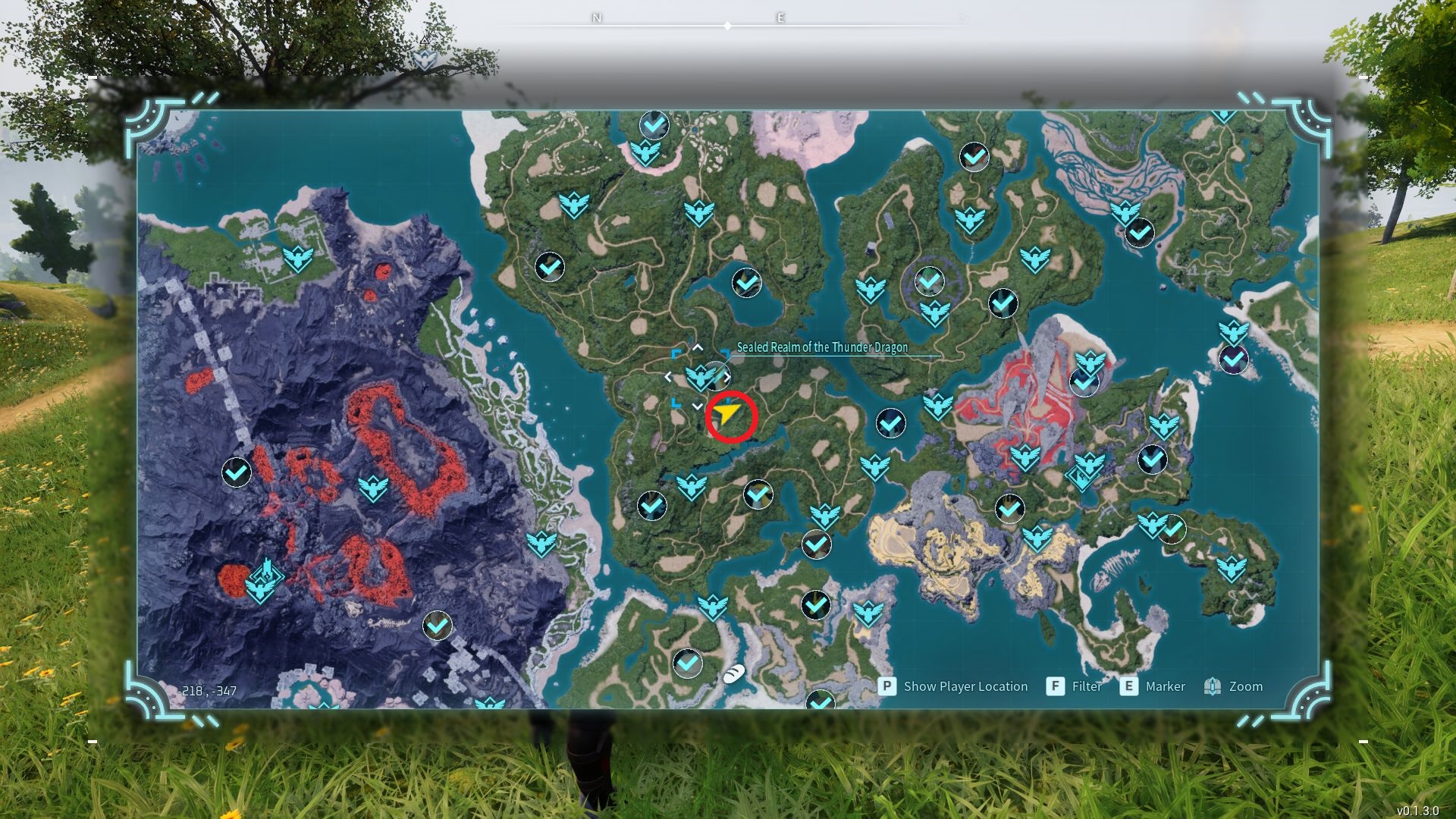Screen dimensions: 1456x819
Task: Click the upward chevron above the selected statue
Action: [698, 347]
